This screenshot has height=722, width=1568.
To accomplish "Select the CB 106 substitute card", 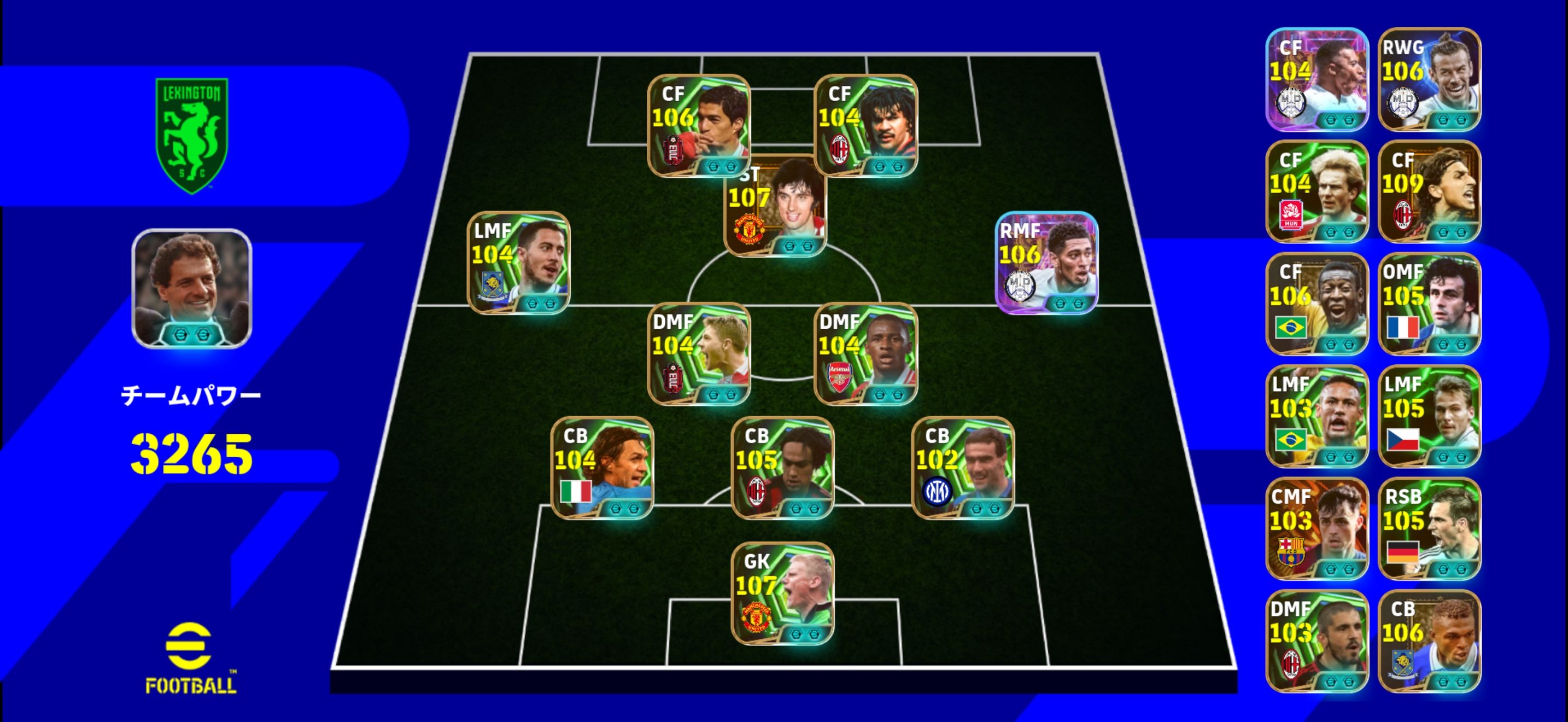I will pyautogui.click(x=1429, y=641).
